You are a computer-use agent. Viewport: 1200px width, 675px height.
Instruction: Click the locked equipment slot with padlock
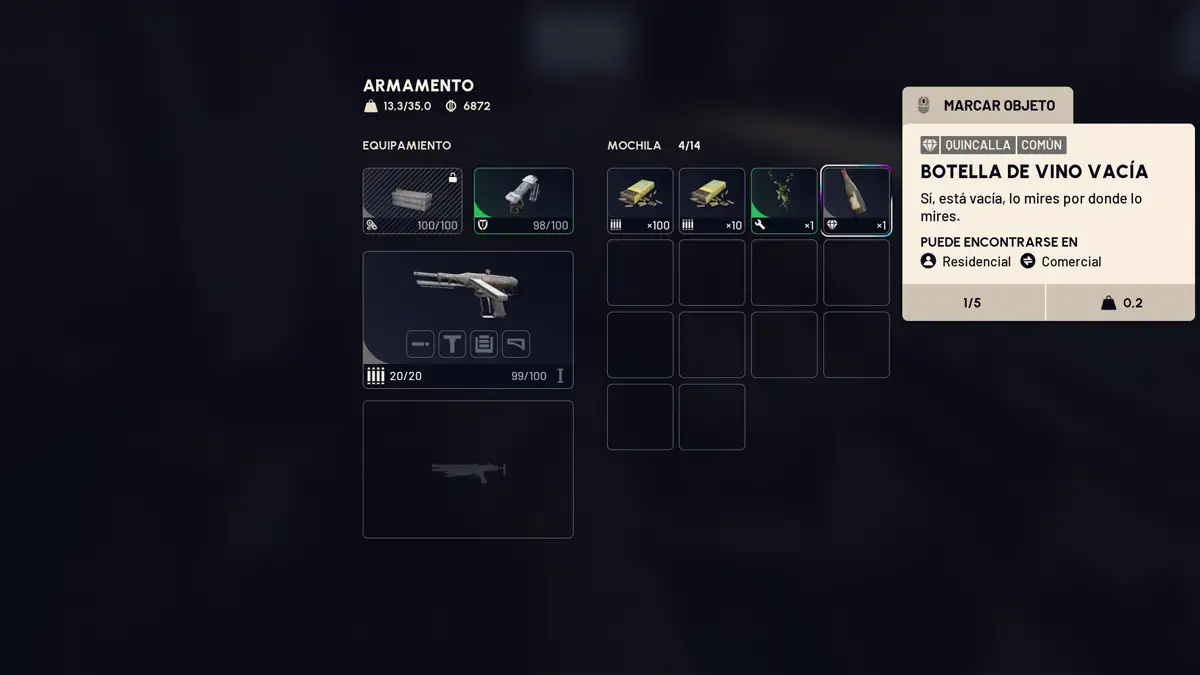(412, 201)
